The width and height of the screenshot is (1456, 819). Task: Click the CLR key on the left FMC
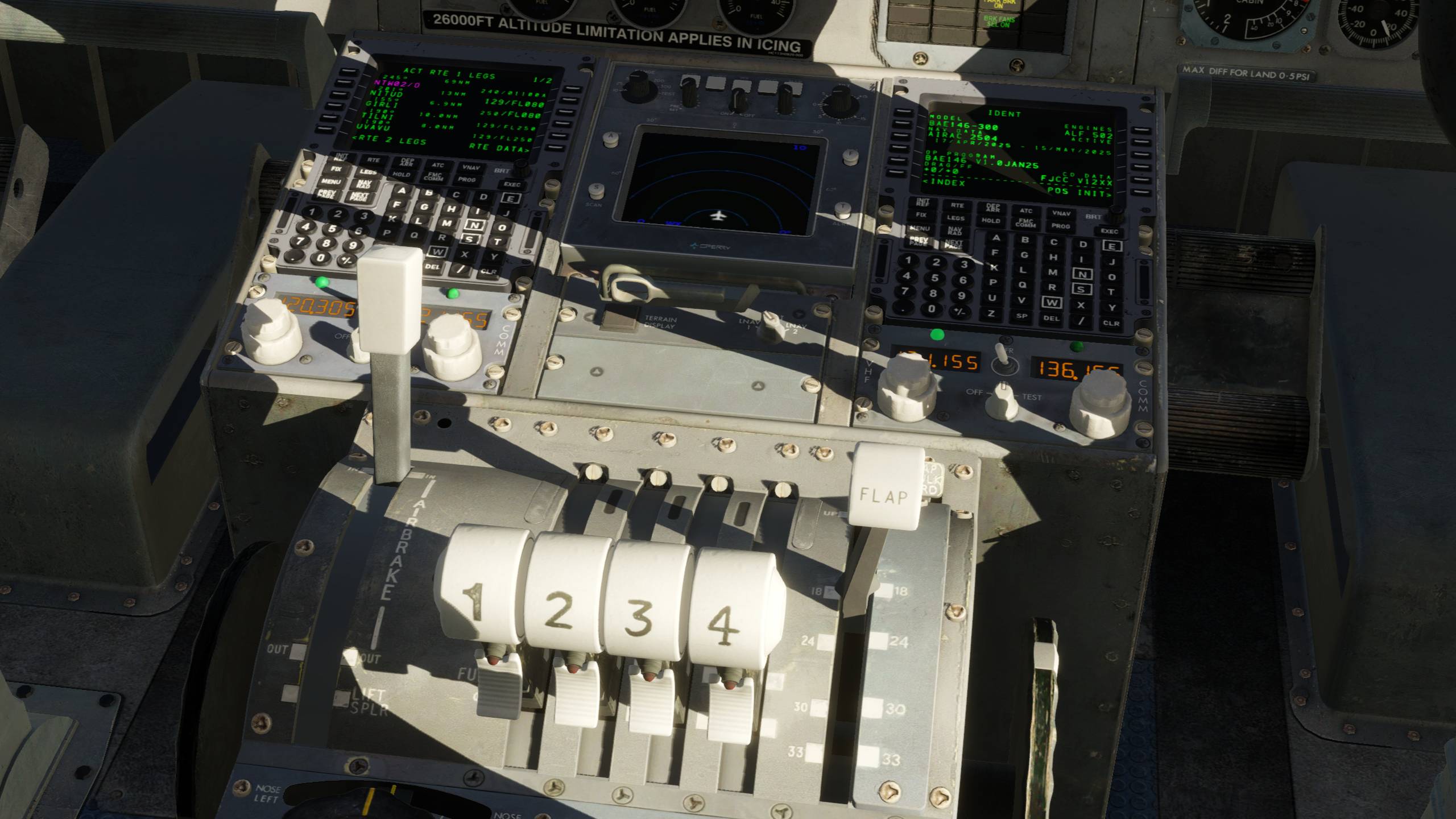pyautogui.click(x=489, y=271)
